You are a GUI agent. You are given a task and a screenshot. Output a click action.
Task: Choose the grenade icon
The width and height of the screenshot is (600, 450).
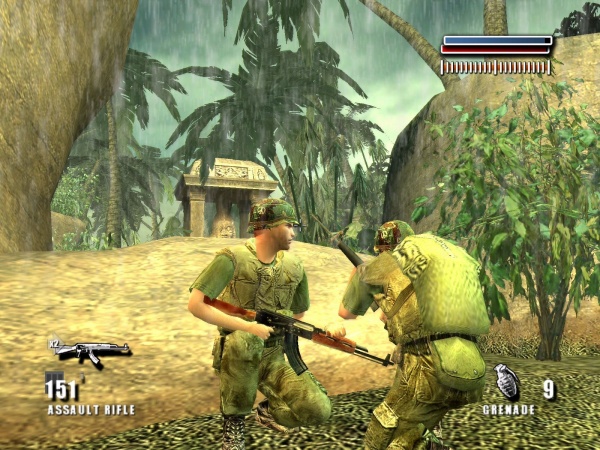click(x=507, y=382)
